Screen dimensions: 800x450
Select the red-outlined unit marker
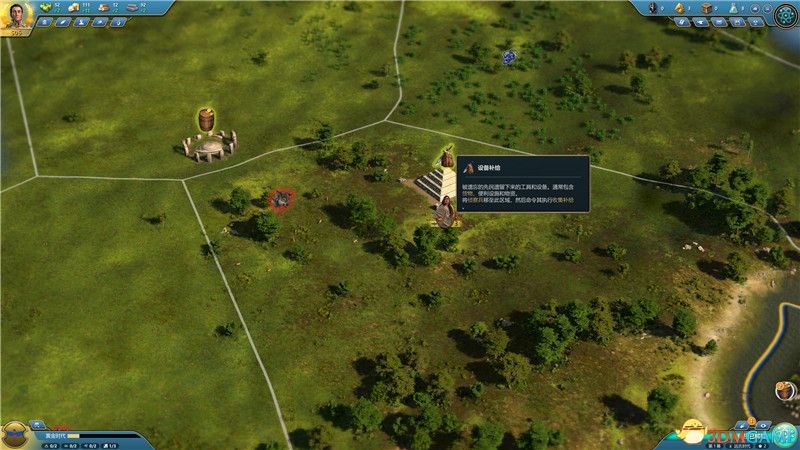(x=281, y=200)
